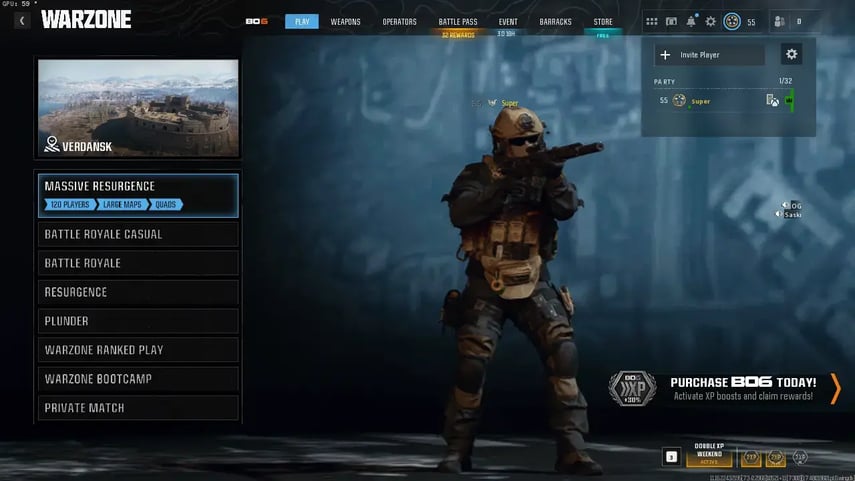This screenshot has height=481, width=855.
Task: Open the notifications bell
Action: coord(691,21)
